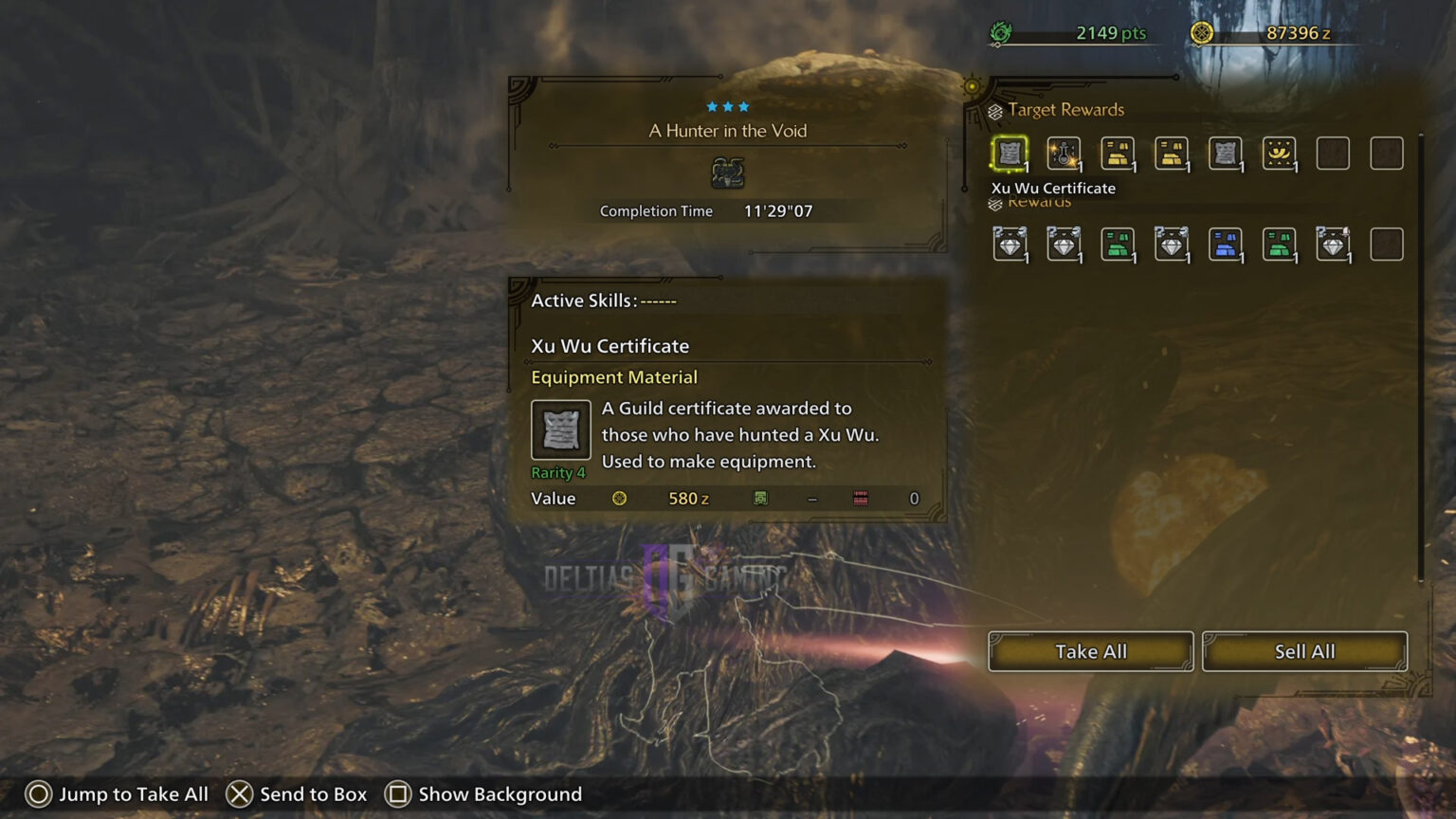Click the Target Rewards stamp icon
The image size is (1456, 819).
[x=993, y=109]
